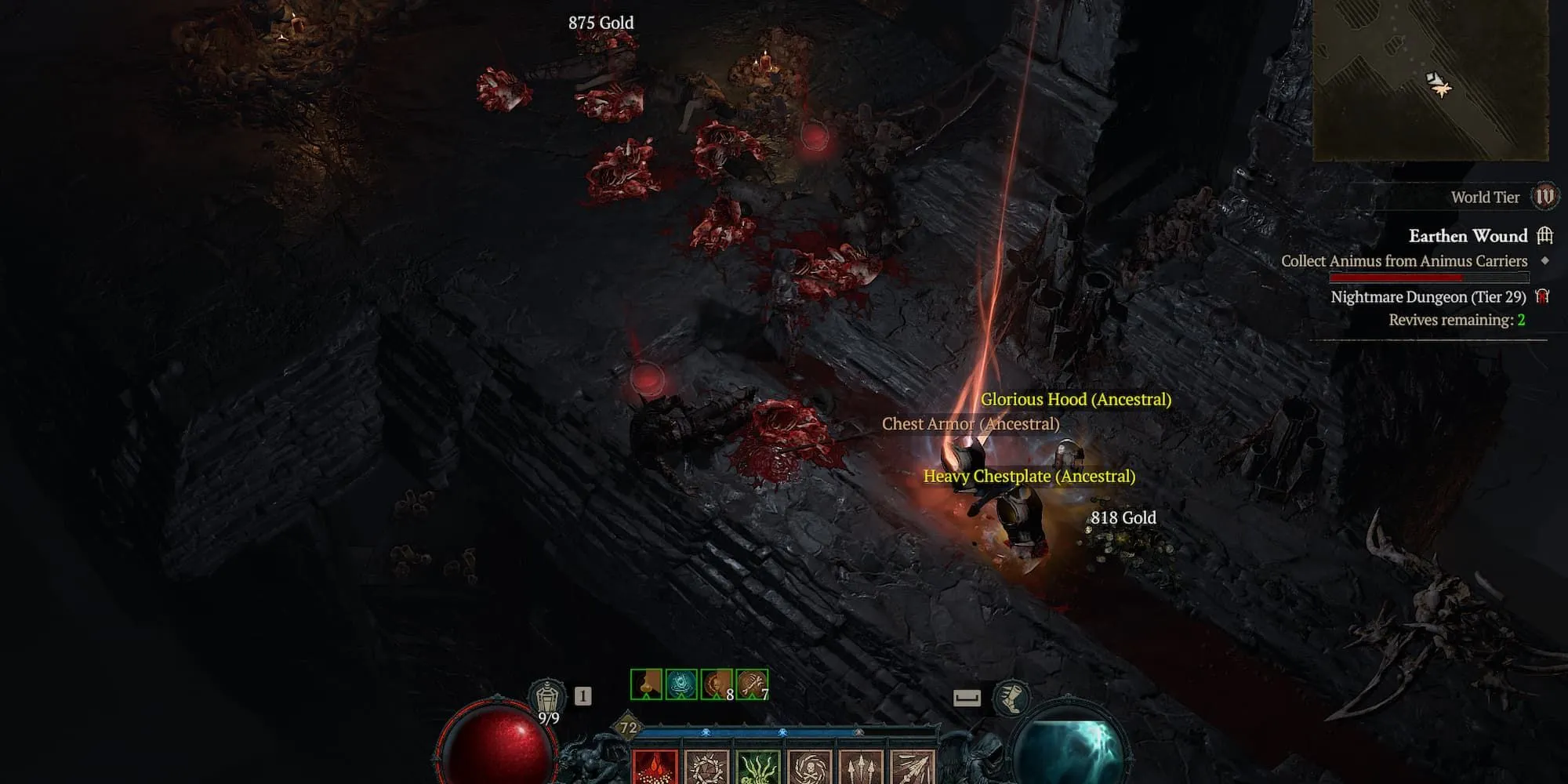This screenshot has width=1568, height=784.
Task: Use the three bone splinters skill
Action: [x=861, y=767]
